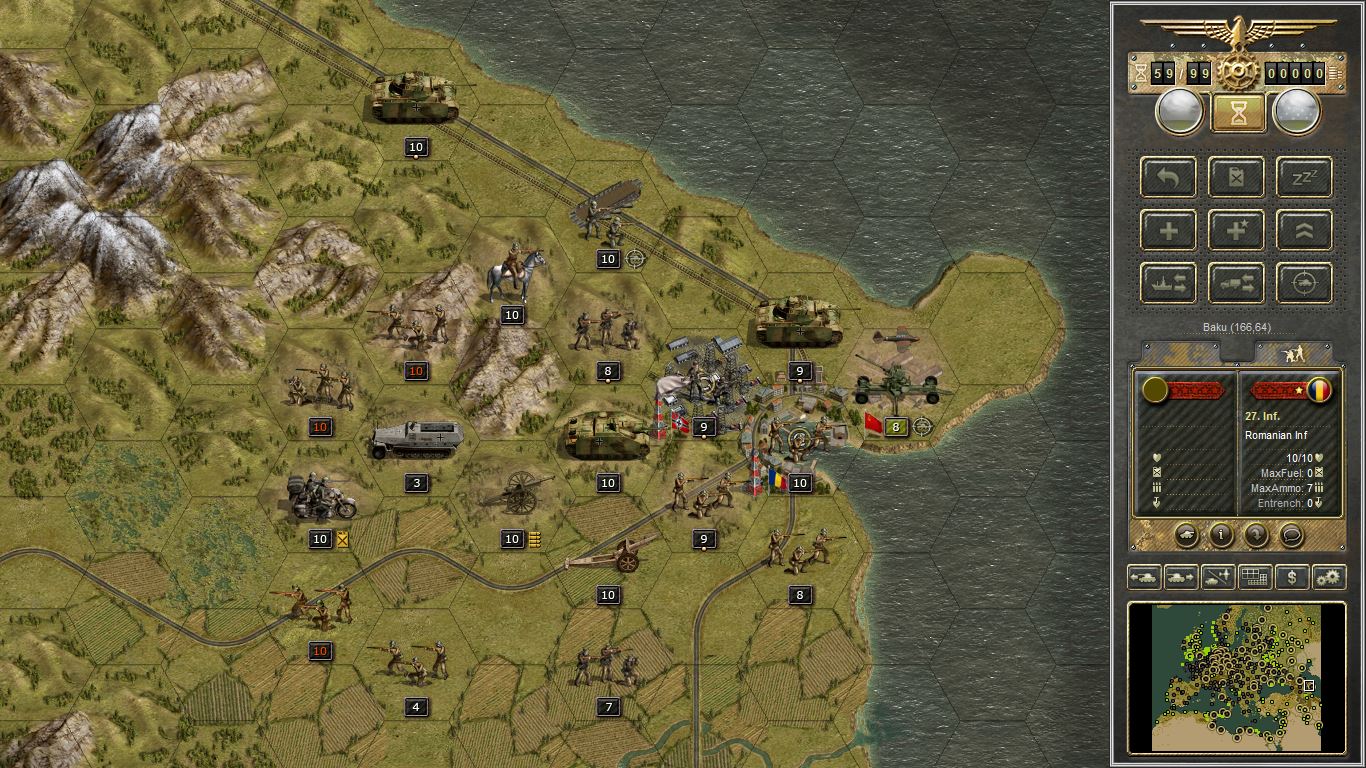Mount unit with the truck transport icon

pos(1236,284)
